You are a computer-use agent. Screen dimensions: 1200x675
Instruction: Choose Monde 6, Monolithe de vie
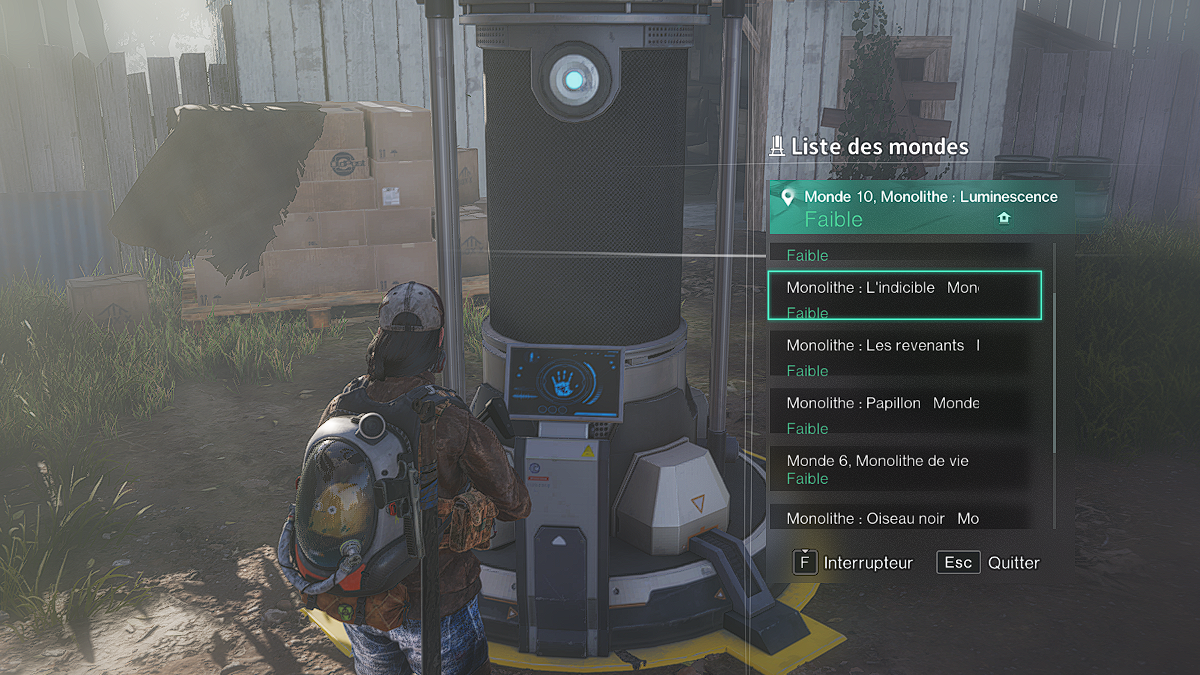pos(904,468)
